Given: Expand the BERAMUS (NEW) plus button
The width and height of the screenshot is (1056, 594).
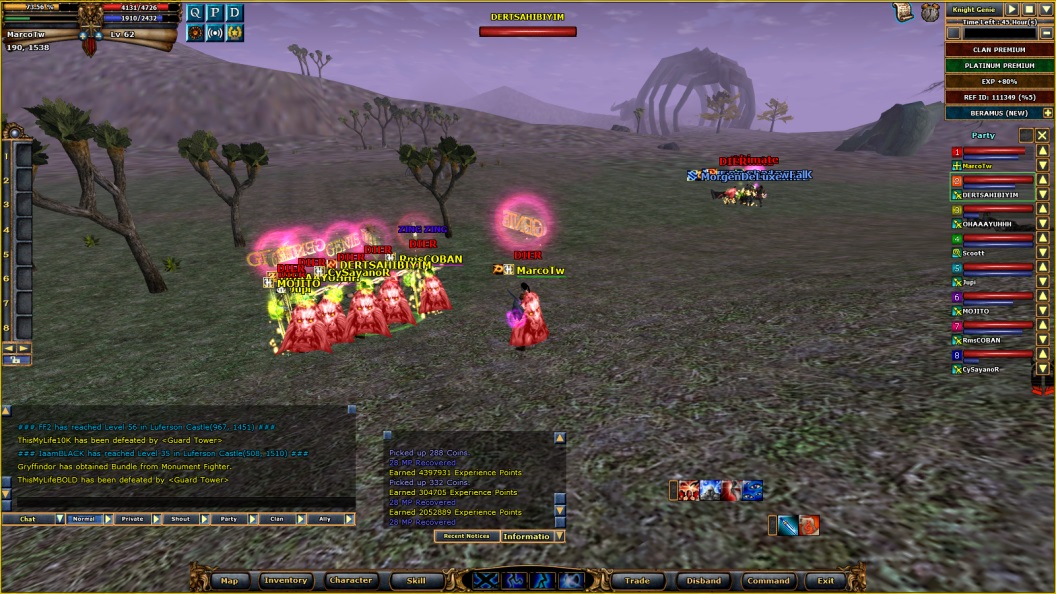Looking at the screenshot, I should [x=1047, y=113].
